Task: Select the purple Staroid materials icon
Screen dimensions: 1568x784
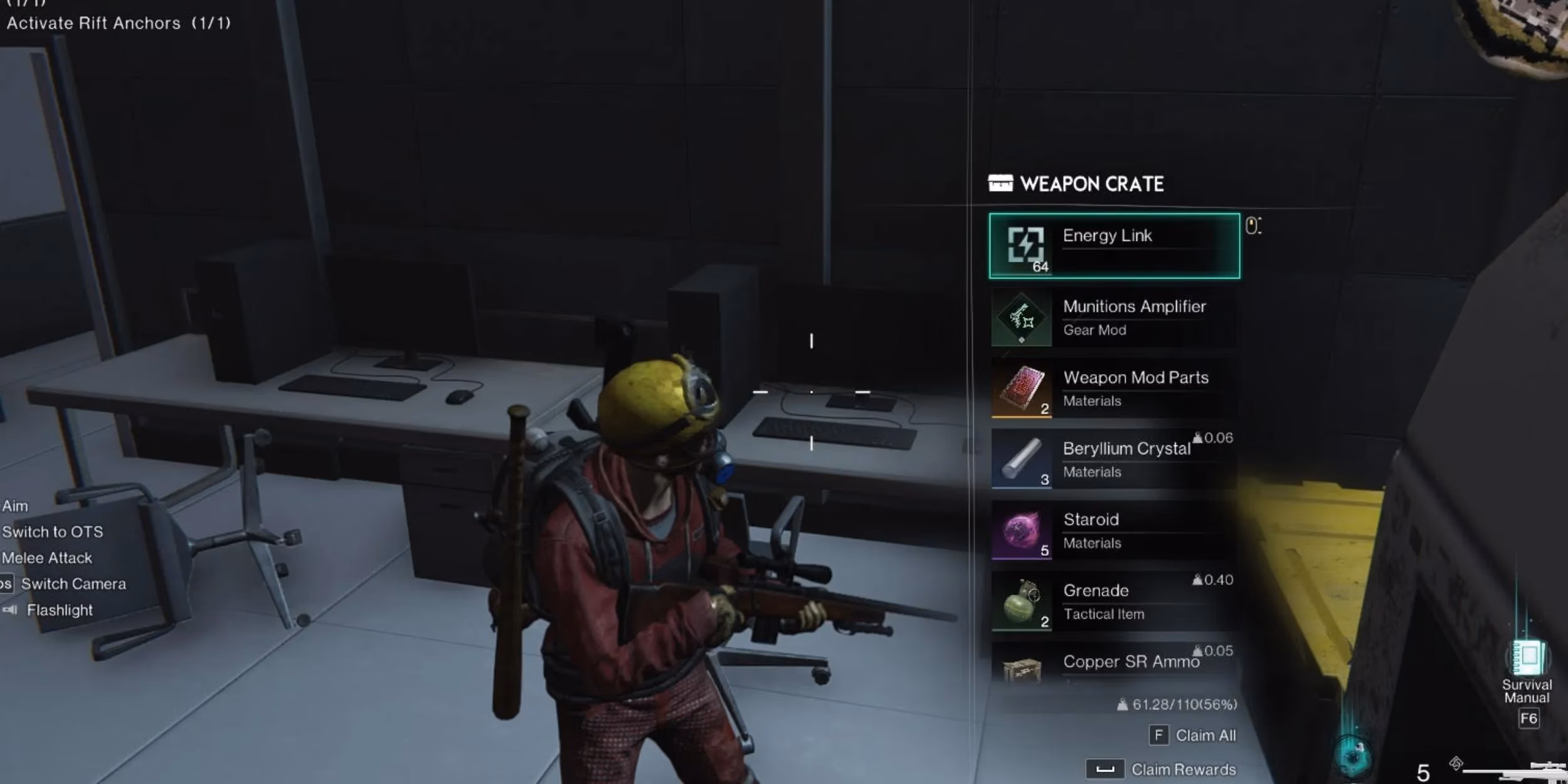Action: pyautogui.click(x=1021, y=531)
